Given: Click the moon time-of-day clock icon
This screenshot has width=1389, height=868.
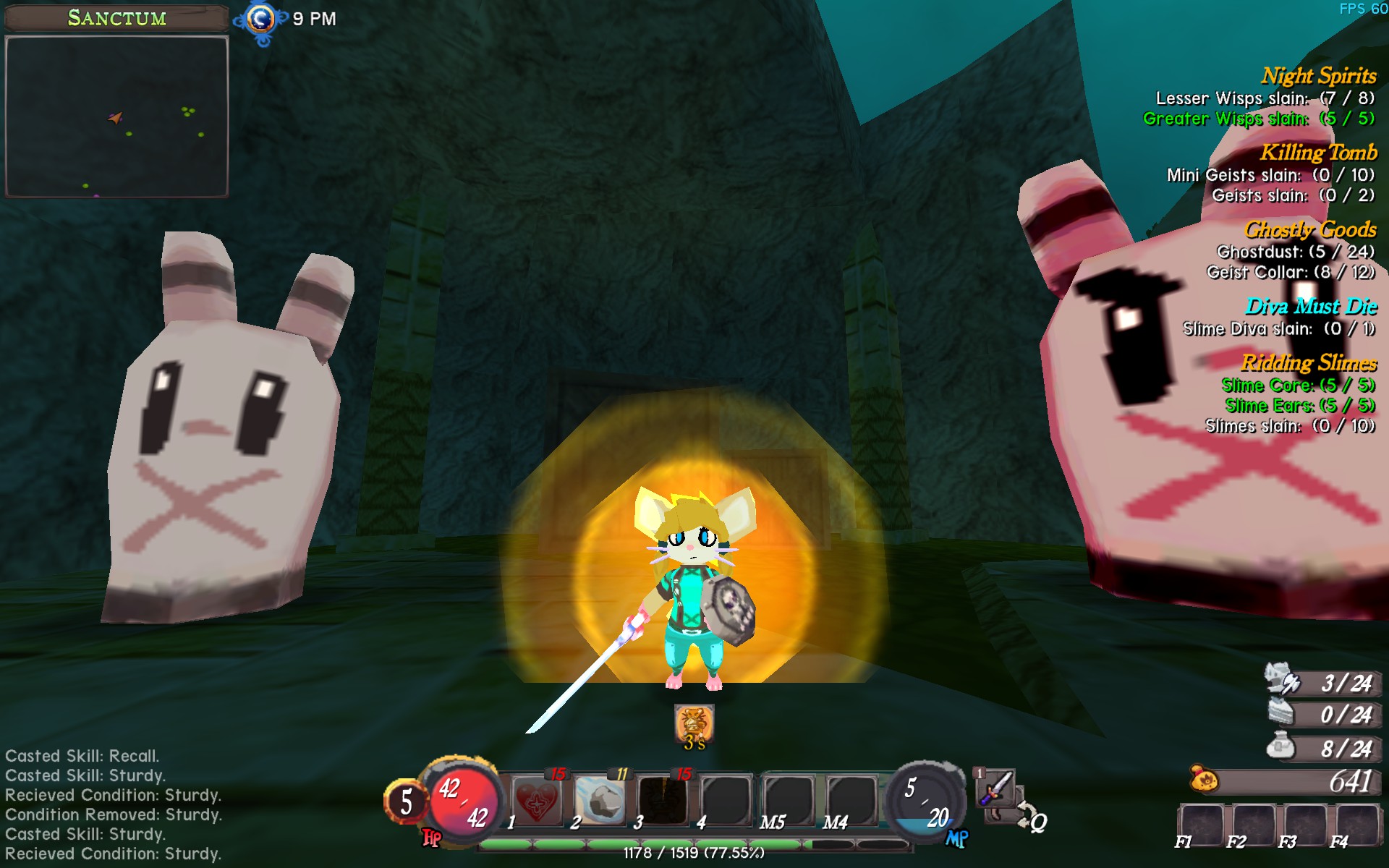Looking at the screenshot, I should tap(261, 20).
